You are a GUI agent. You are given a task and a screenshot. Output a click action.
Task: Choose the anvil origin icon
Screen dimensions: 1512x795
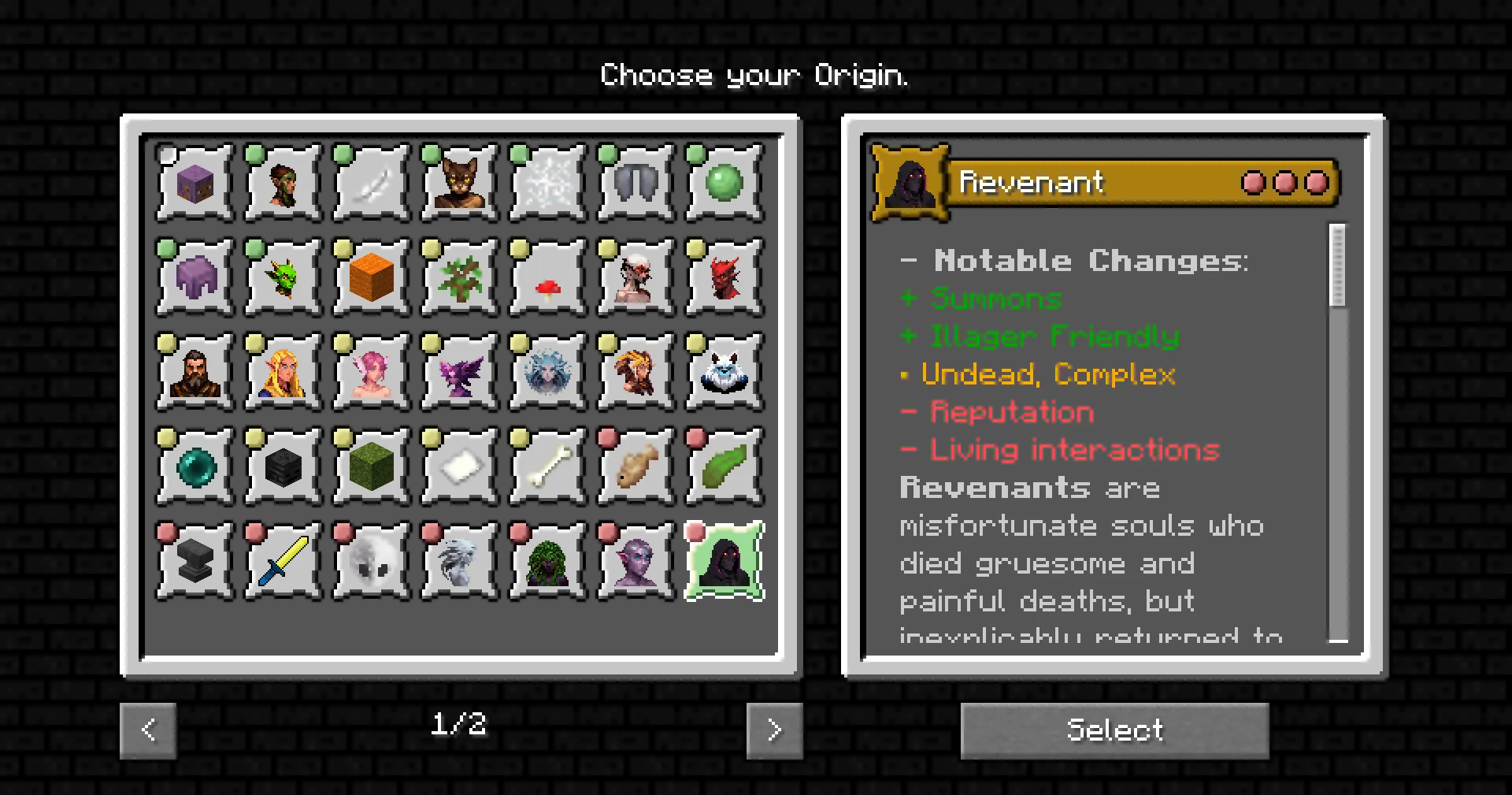pos(194,559)
